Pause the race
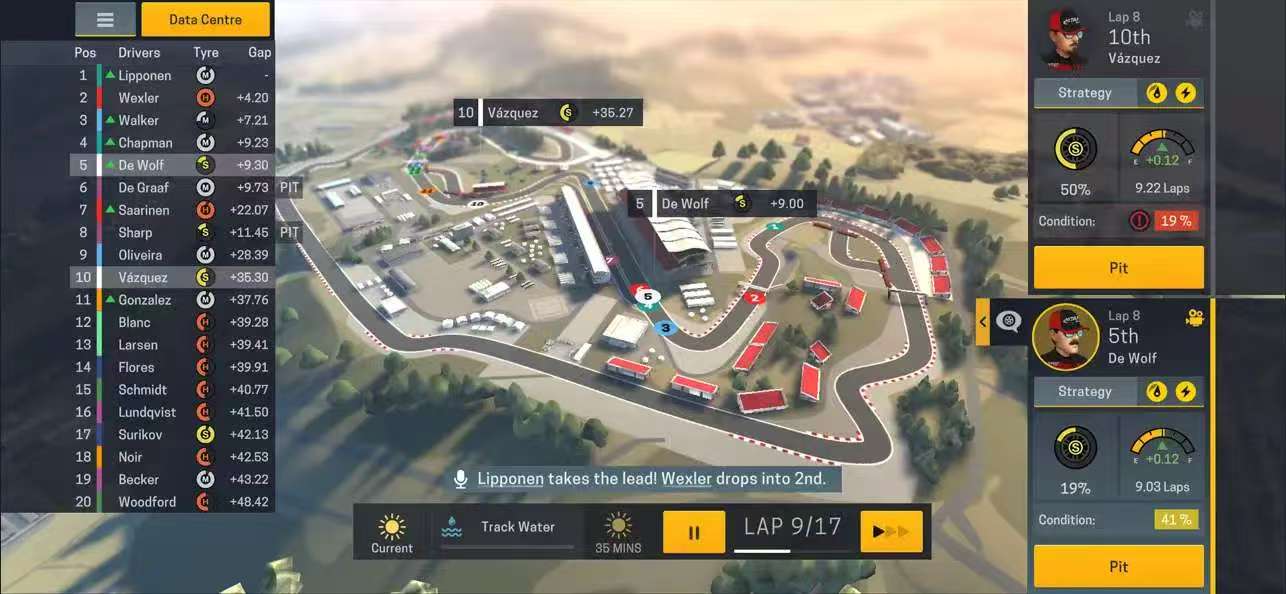Image resolution: width=1286 pixels, height=594 pixels. tap(694, 532)
